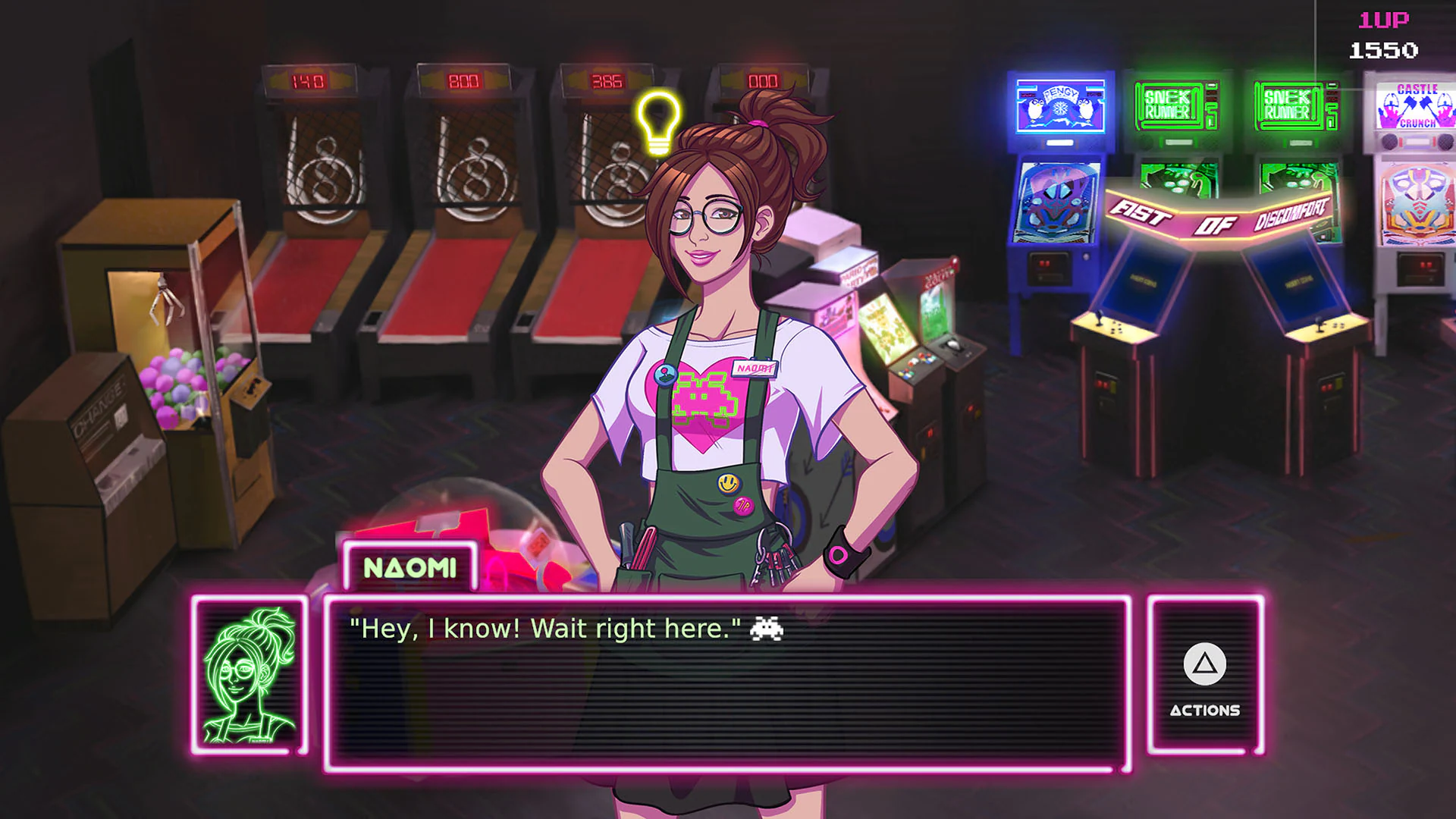The height and width of the screenshot is (819, 1456).
Task: Click the space invader icon after the dialogue text
Action: click(766, 628)
